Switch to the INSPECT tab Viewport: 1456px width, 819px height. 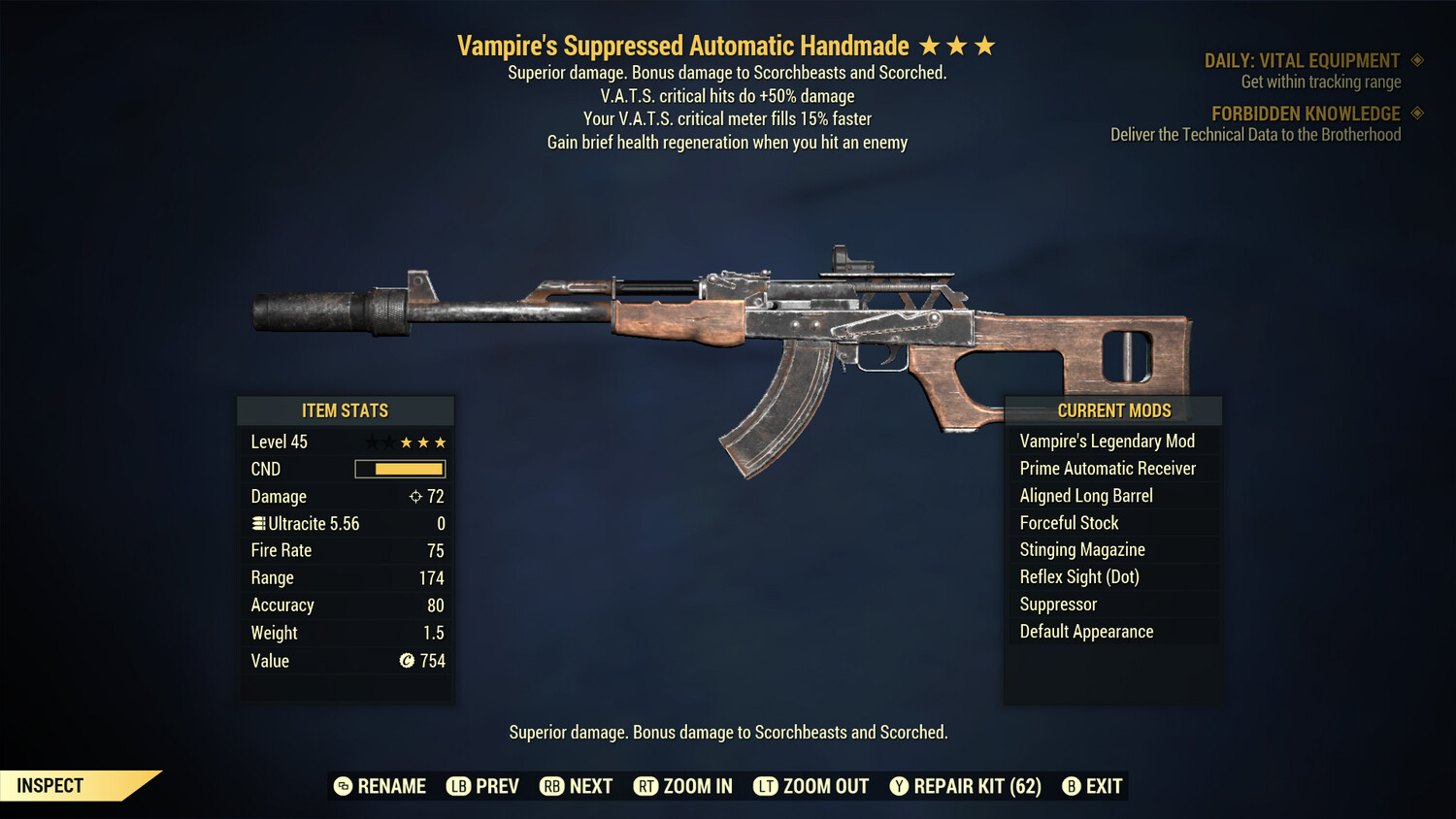point(50,785)
